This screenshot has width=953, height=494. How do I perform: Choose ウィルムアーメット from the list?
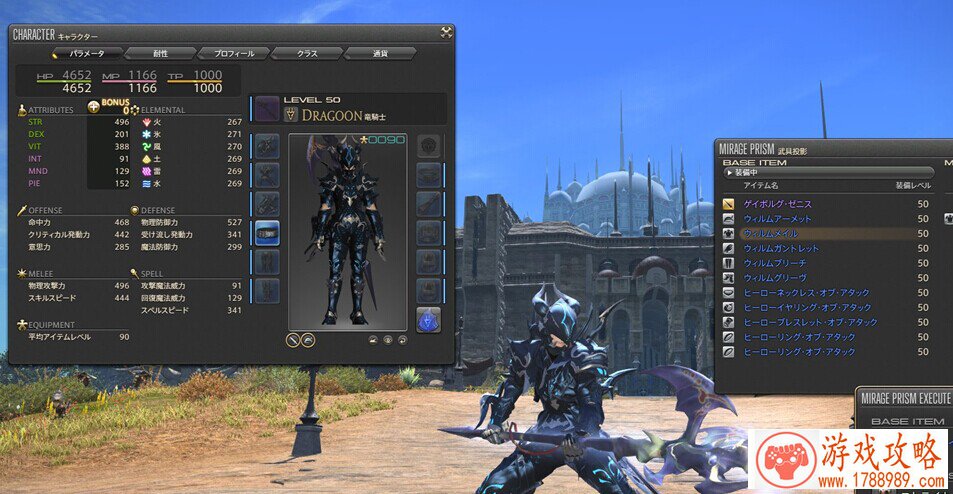[x=777, y=218]
